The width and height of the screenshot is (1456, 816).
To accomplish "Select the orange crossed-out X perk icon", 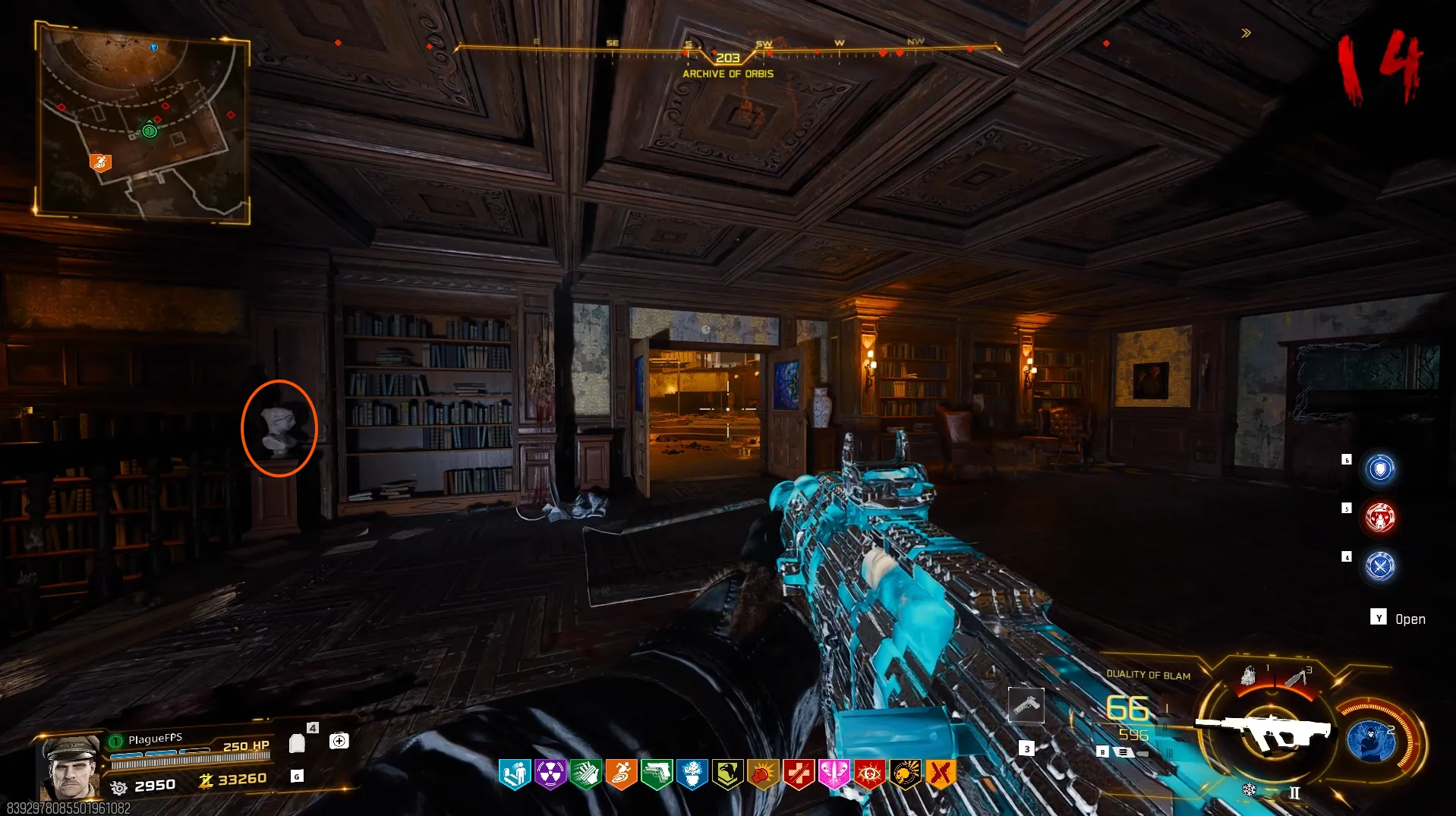I will pyautogui.click(x=941, y=774).
